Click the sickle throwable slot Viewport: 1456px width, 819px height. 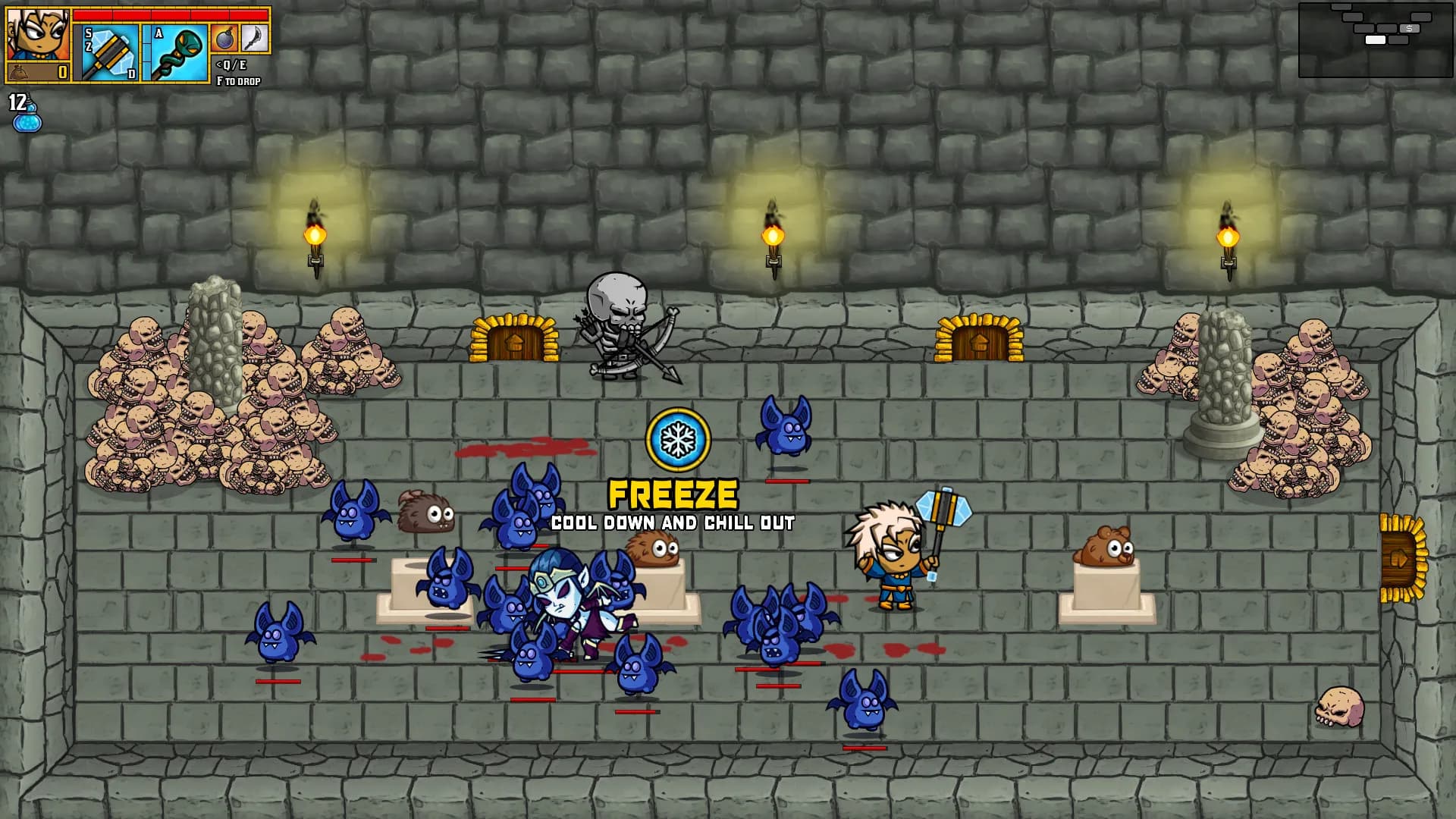(x=254, y=39)
